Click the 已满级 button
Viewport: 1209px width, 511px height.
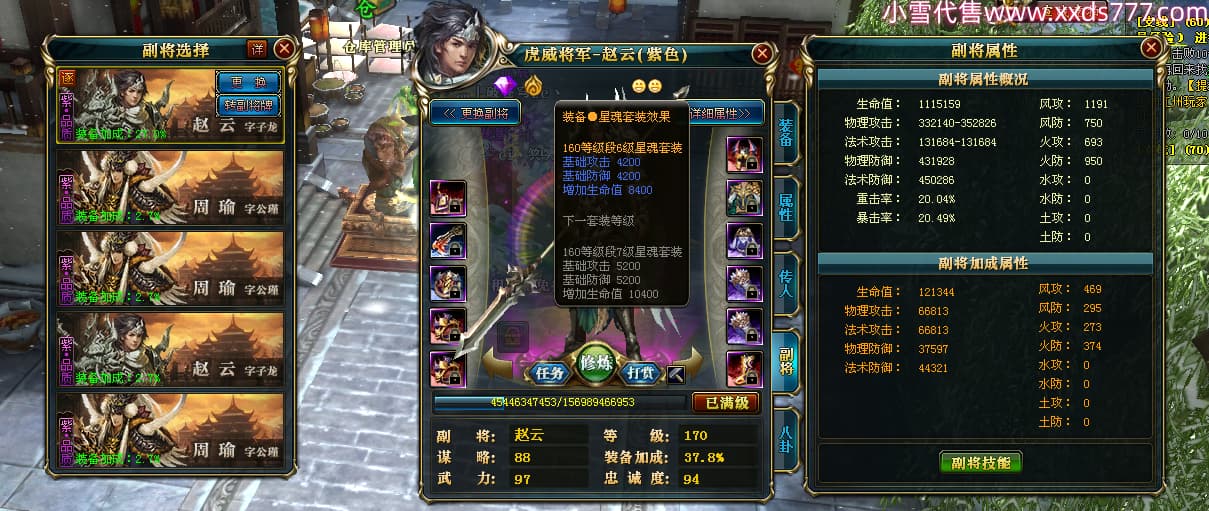(726, 402)
